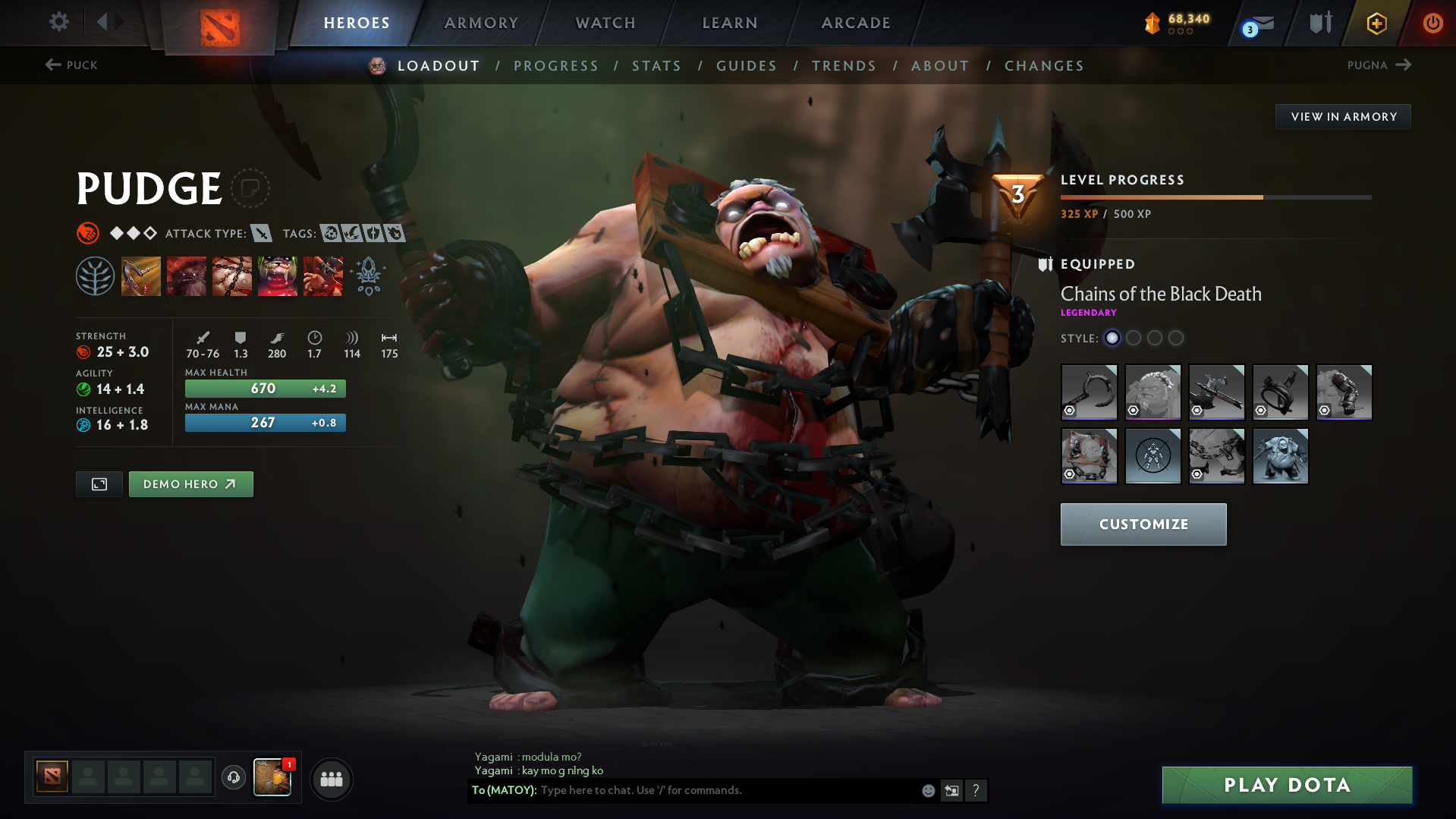Open the emoticon picker in chat
This screenshot has height=819, width=1456.
(927, 790)
